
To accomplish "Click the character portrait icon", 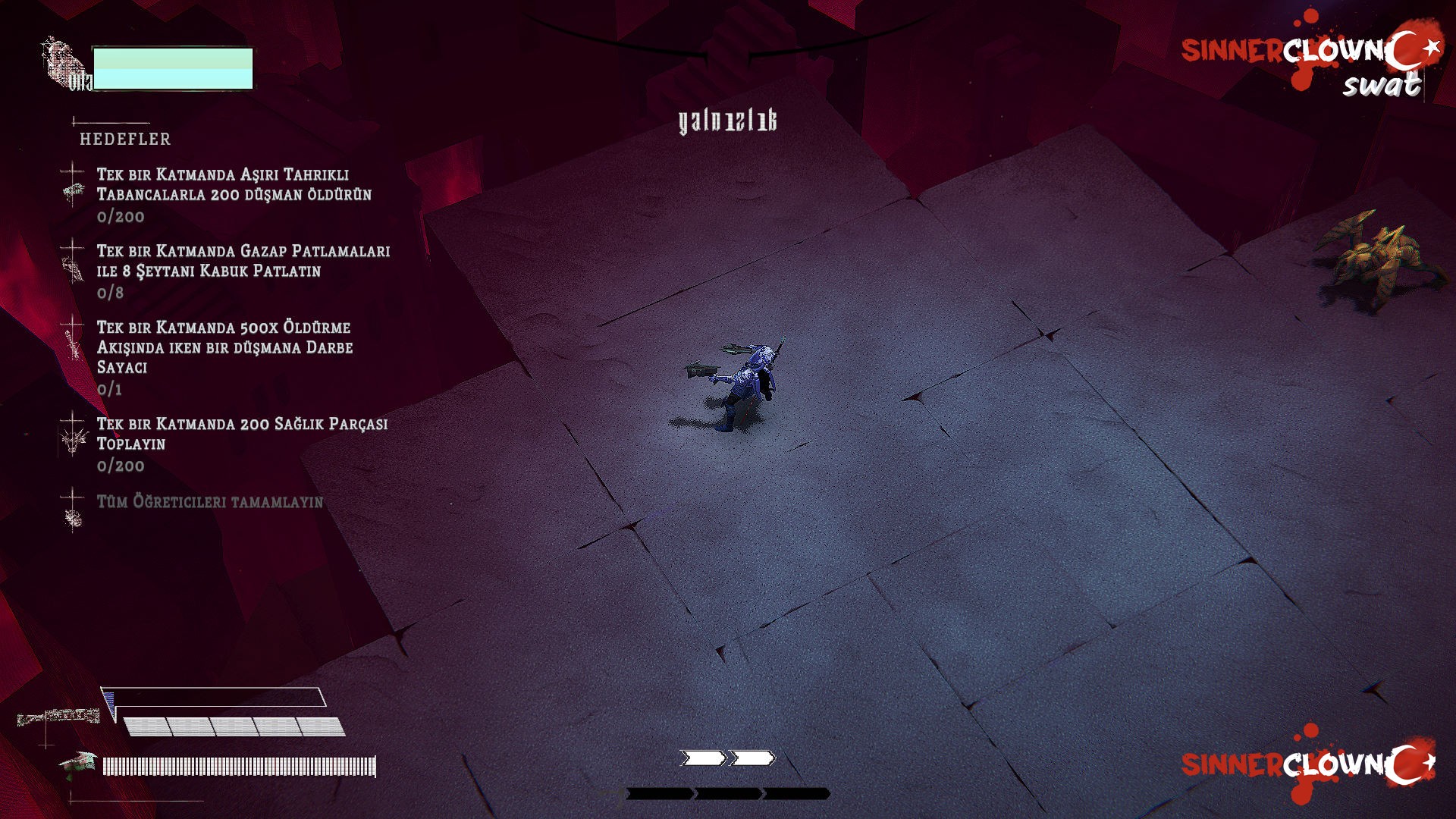I will 66,64.
